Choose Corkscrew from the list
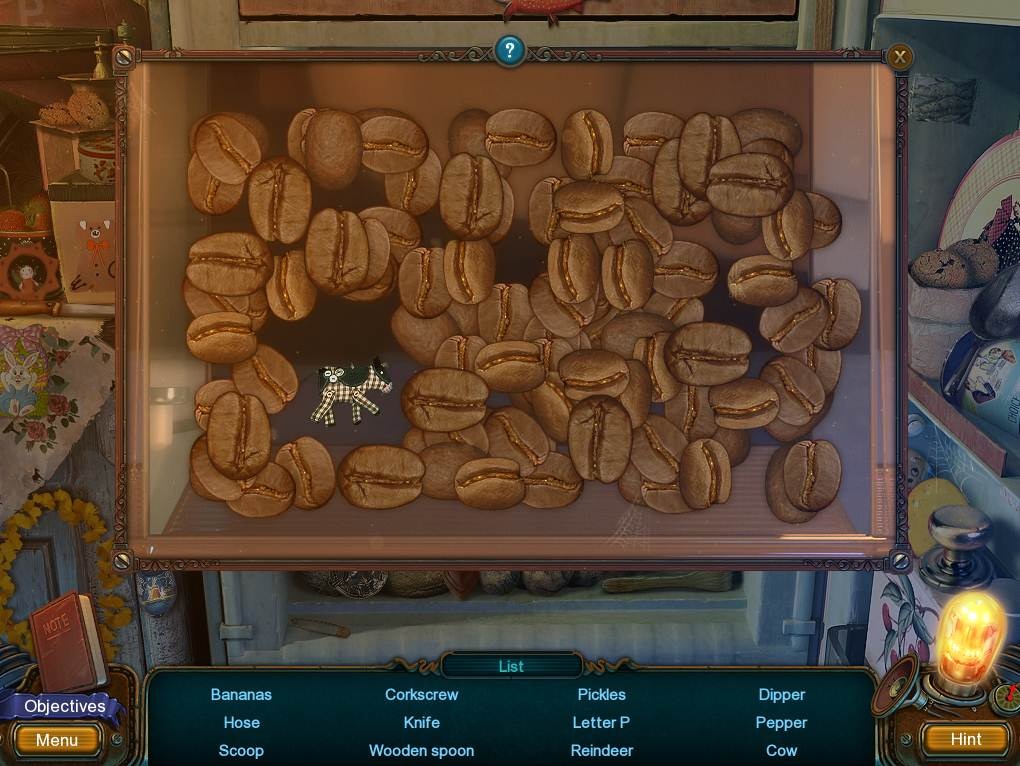 point(421,694)
